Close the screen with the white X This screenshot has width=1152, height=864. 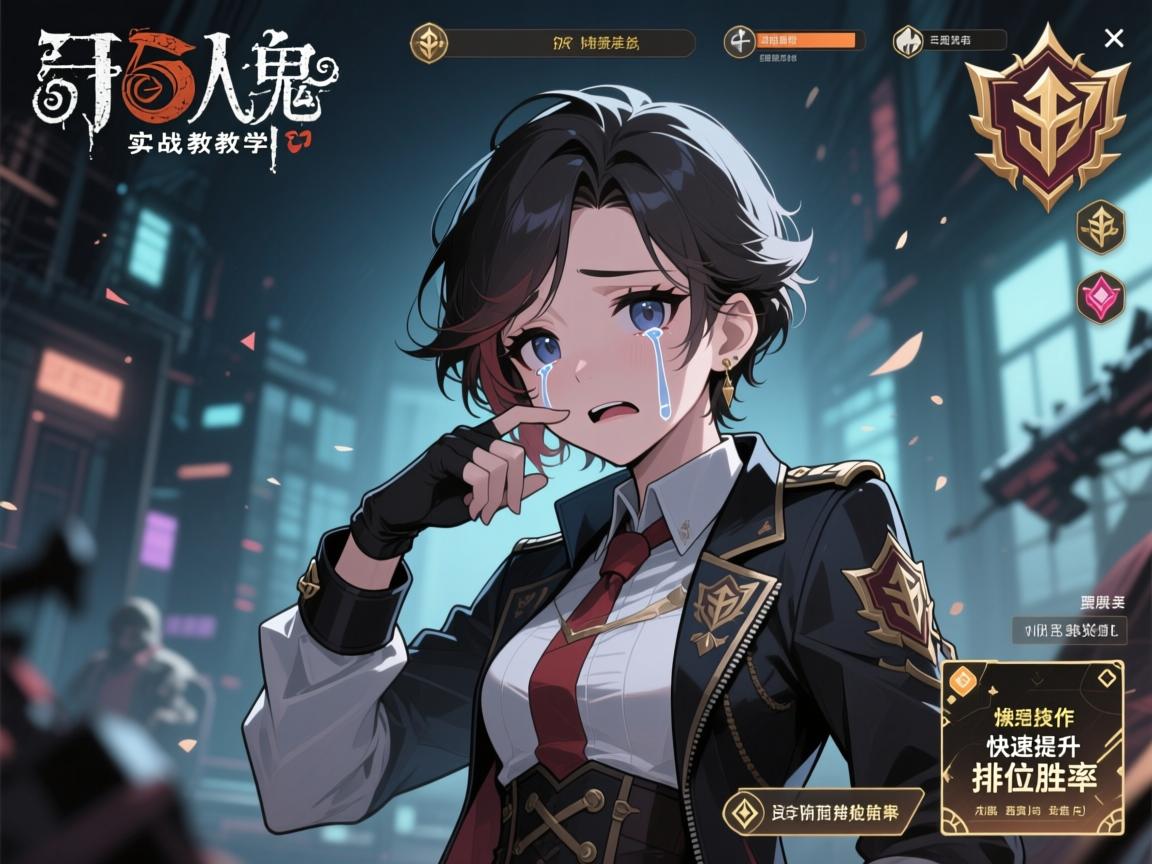coord(1113,39)
